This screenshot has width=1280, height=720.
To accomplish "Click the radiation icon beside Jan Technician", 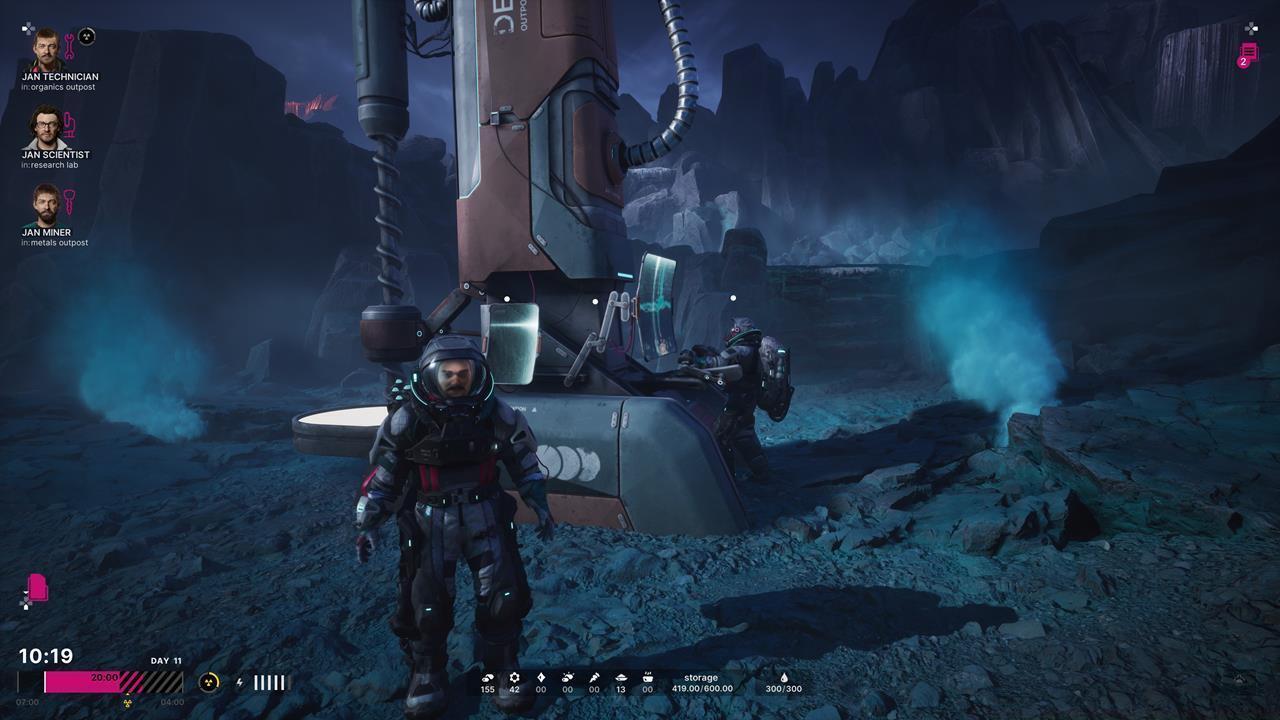I will 87,37.
